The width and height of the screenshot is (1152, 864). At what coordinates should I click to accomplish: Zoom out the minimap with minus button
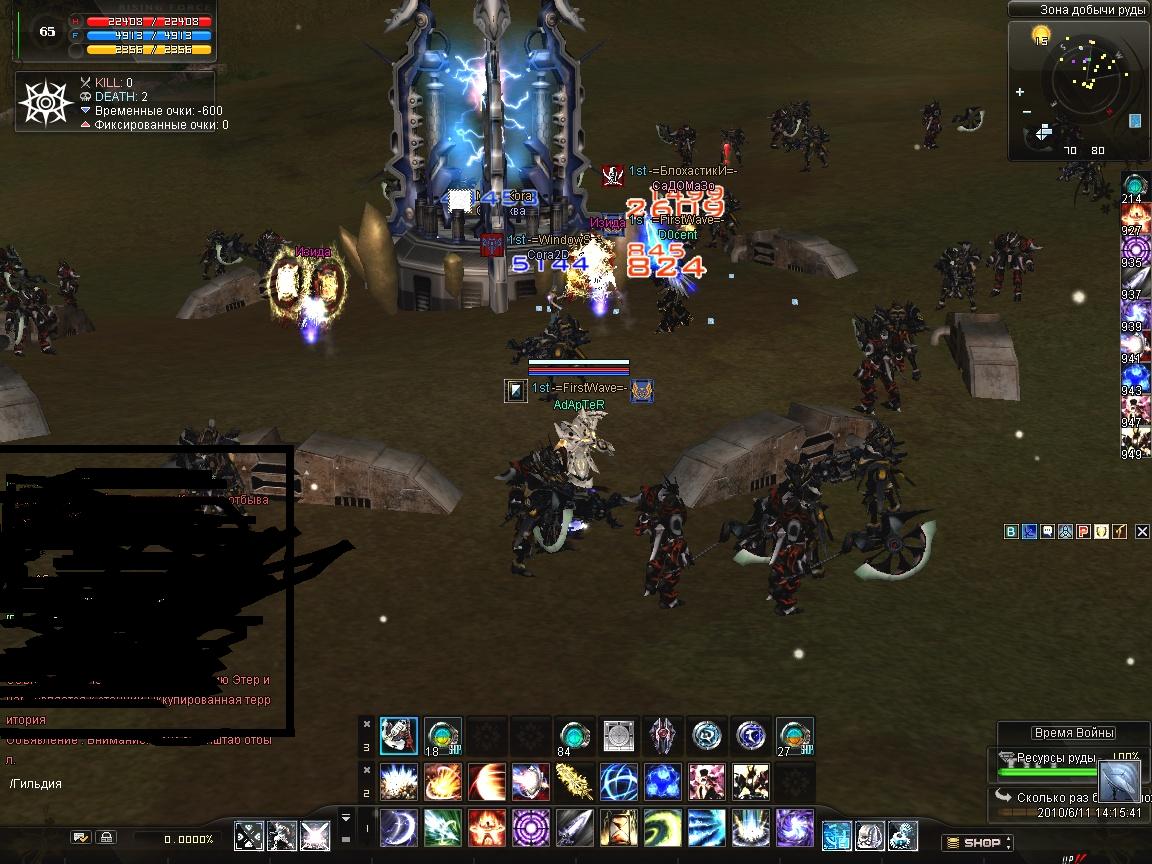(1027, 114)
